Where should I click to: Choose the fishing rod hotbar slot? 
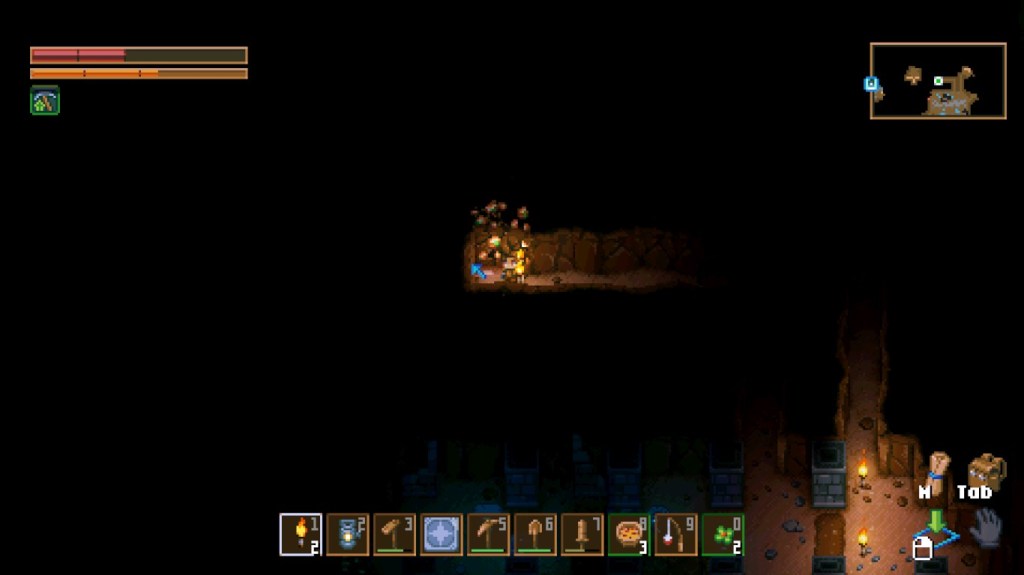[x=676, y=534]
